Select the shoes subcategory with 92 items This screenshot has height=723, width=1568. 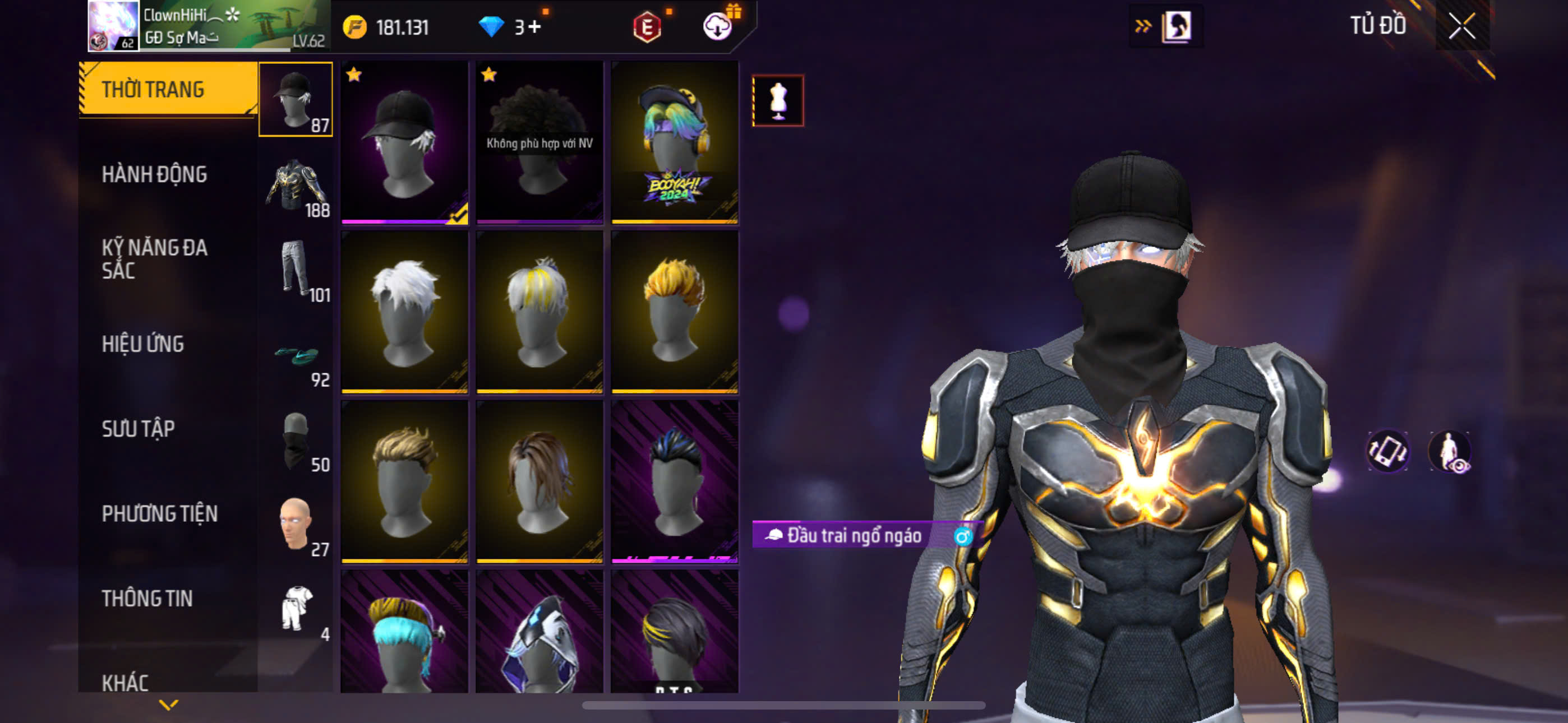(x=296, y=355)
